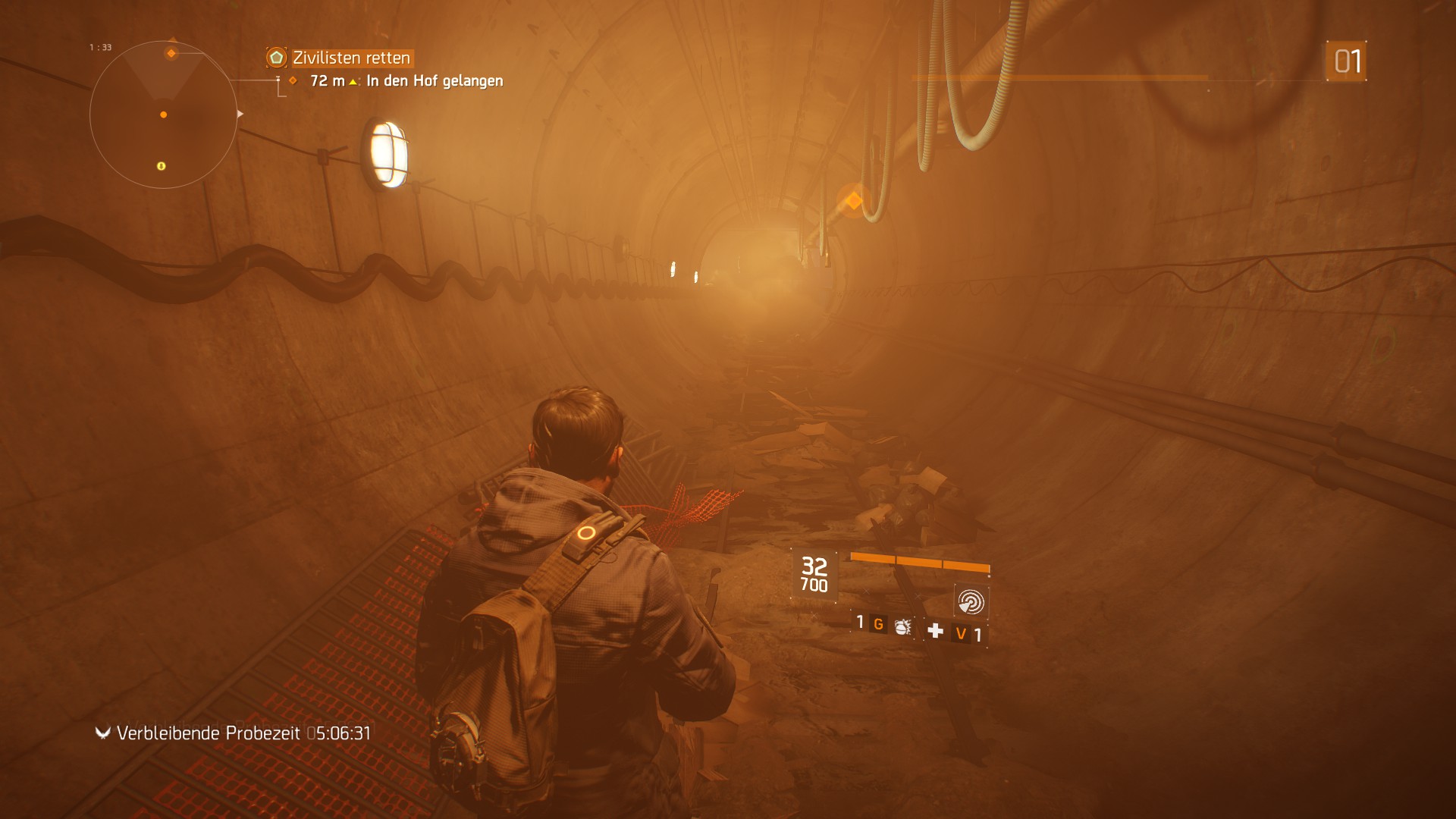Toggle the objective diamond next to 72 m

[293, 80]
